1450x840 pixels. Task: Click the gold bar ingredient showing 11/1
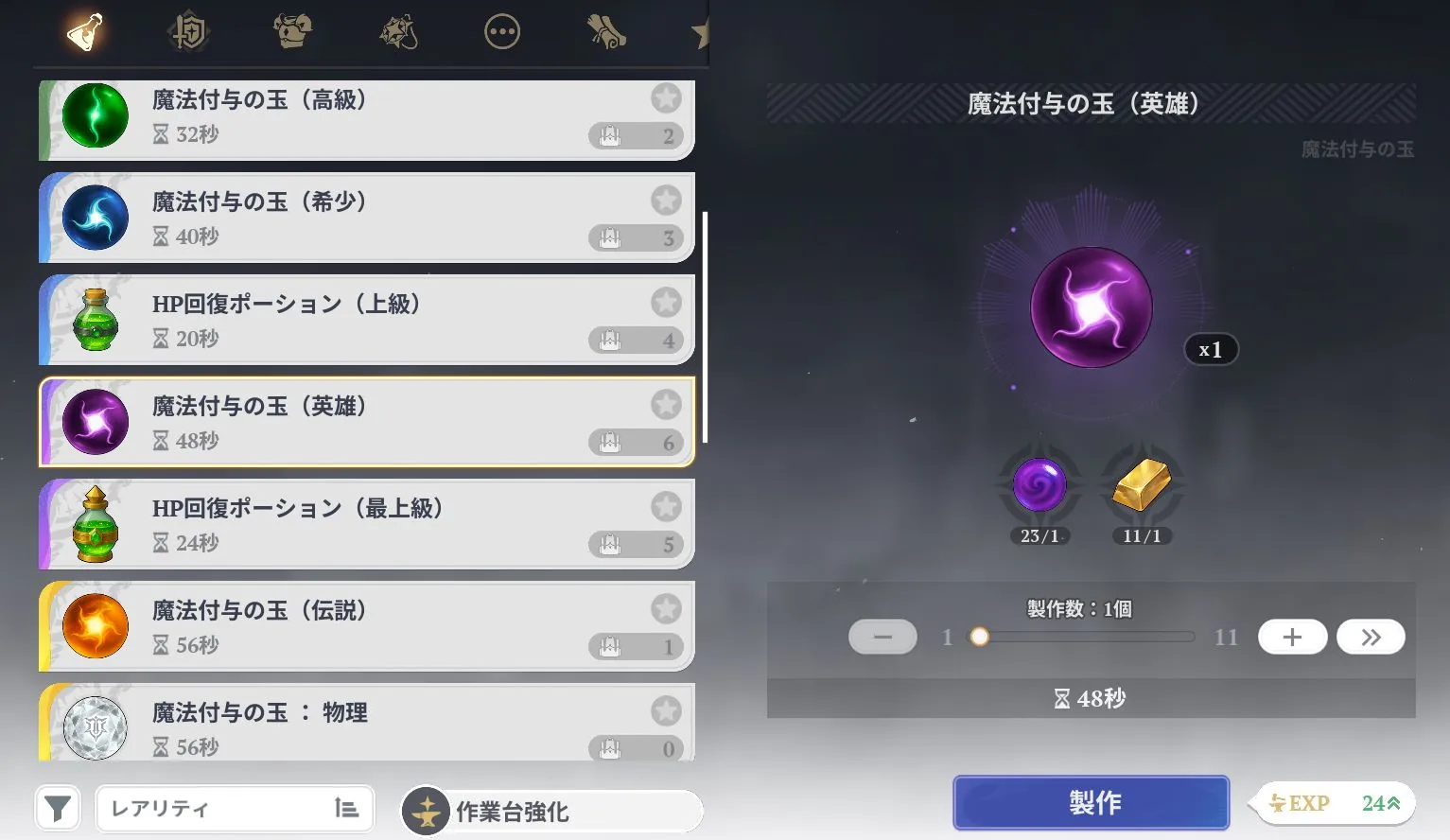(1141, 484)
